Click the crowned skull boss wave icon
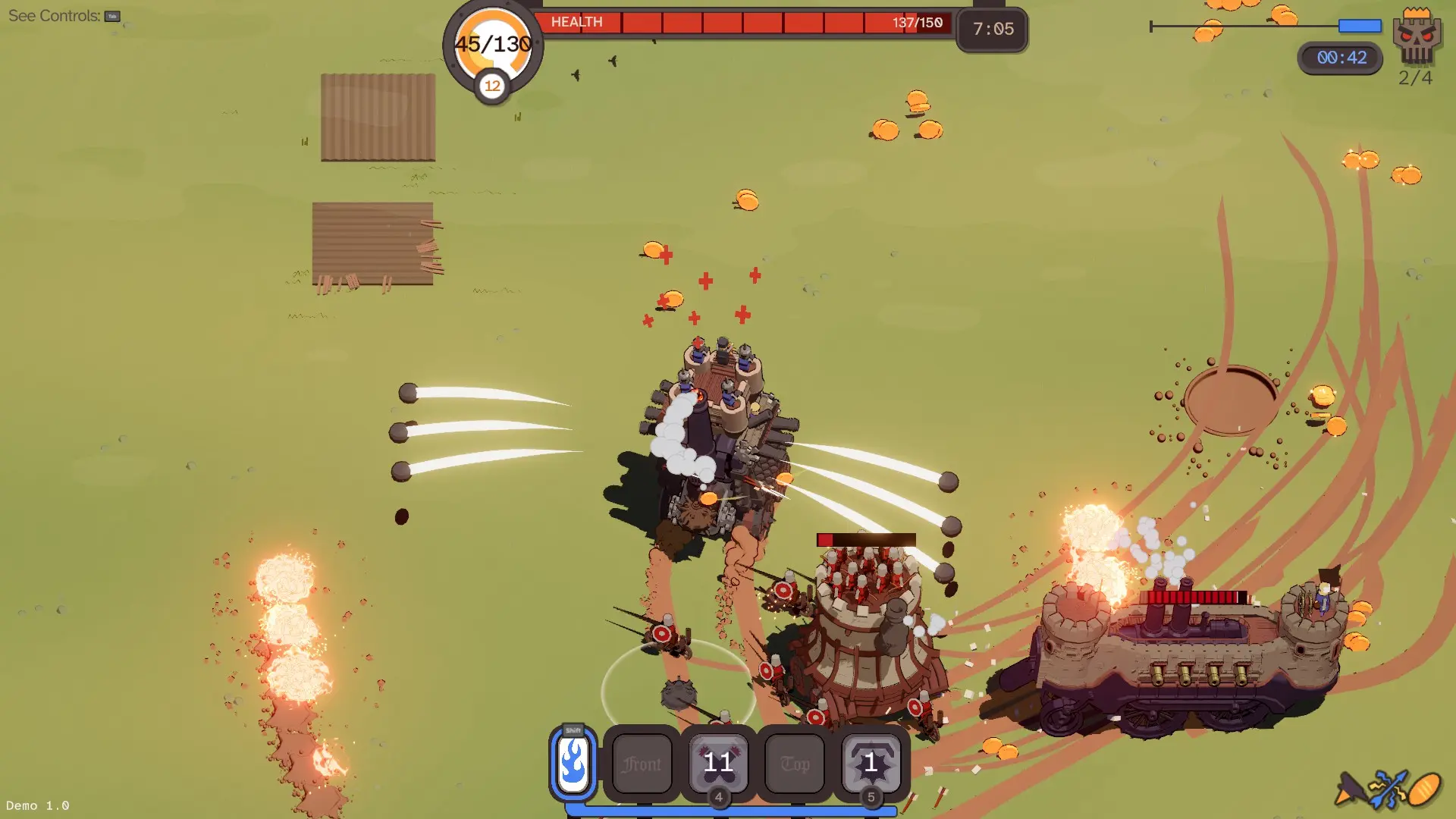This screenshot has width=1456, height=819. (x=1416, y=36)
